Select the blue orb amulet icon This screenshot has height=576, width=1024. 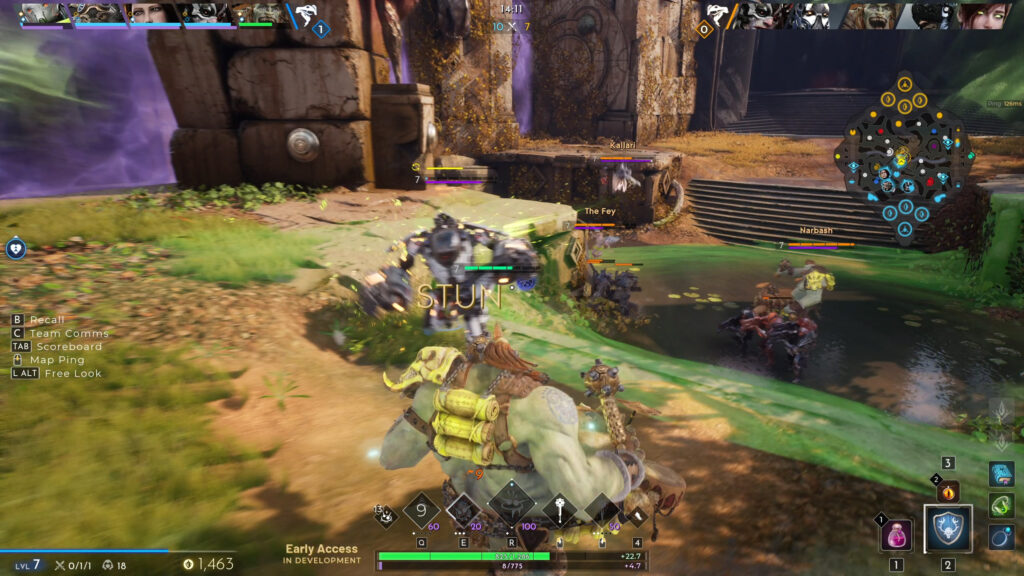click(1002, 538)
